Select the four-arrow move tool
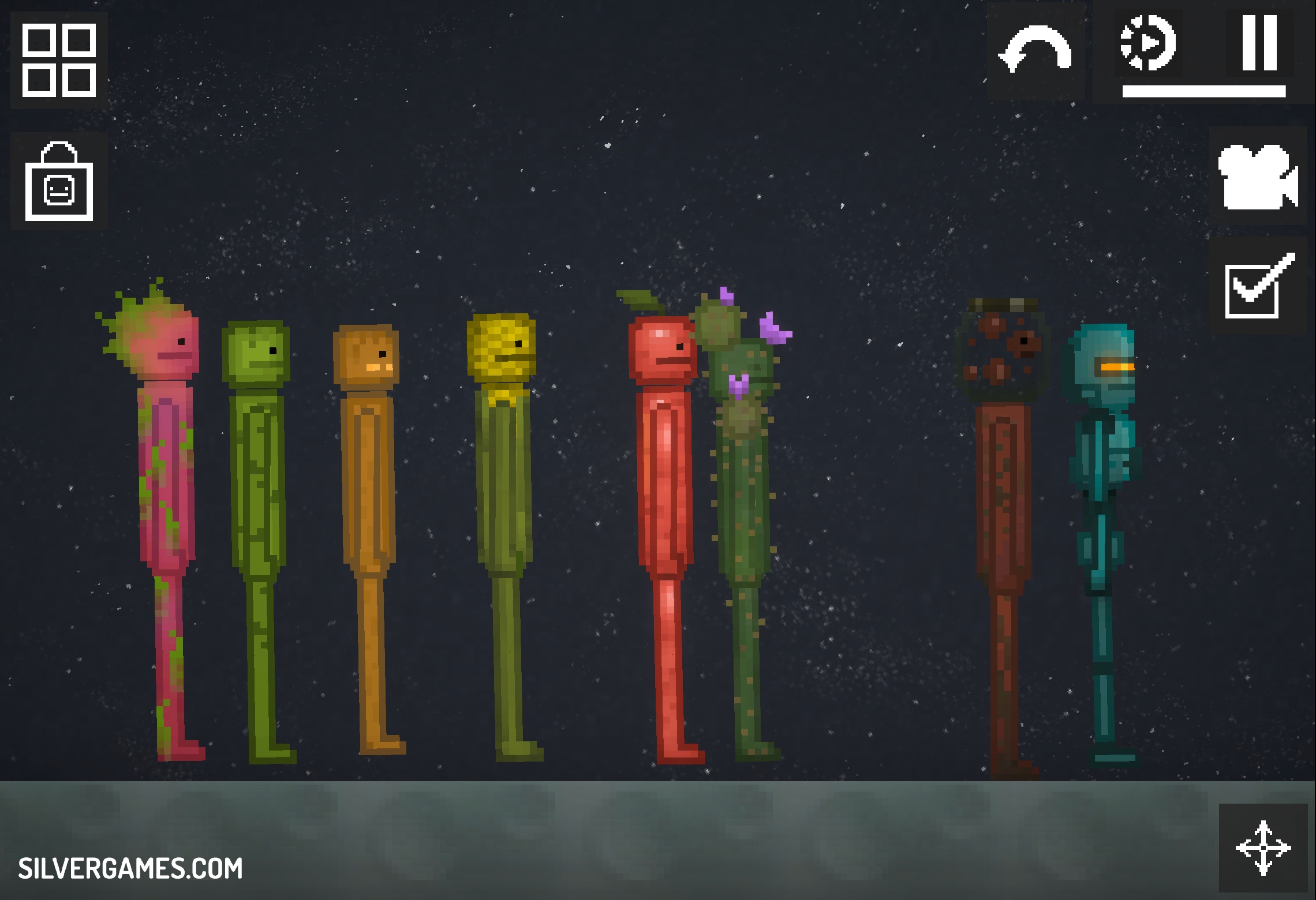 [1263, 848]
